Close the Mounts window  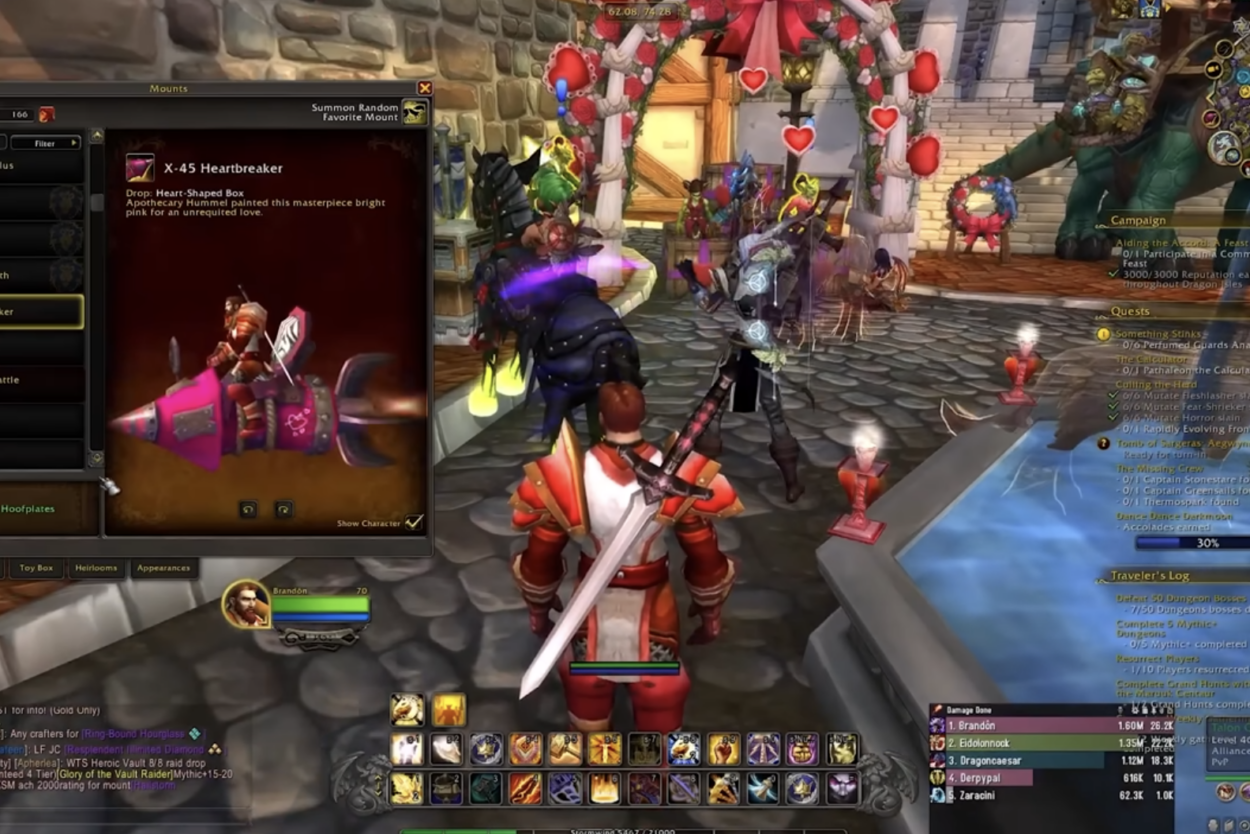[424, 89]
